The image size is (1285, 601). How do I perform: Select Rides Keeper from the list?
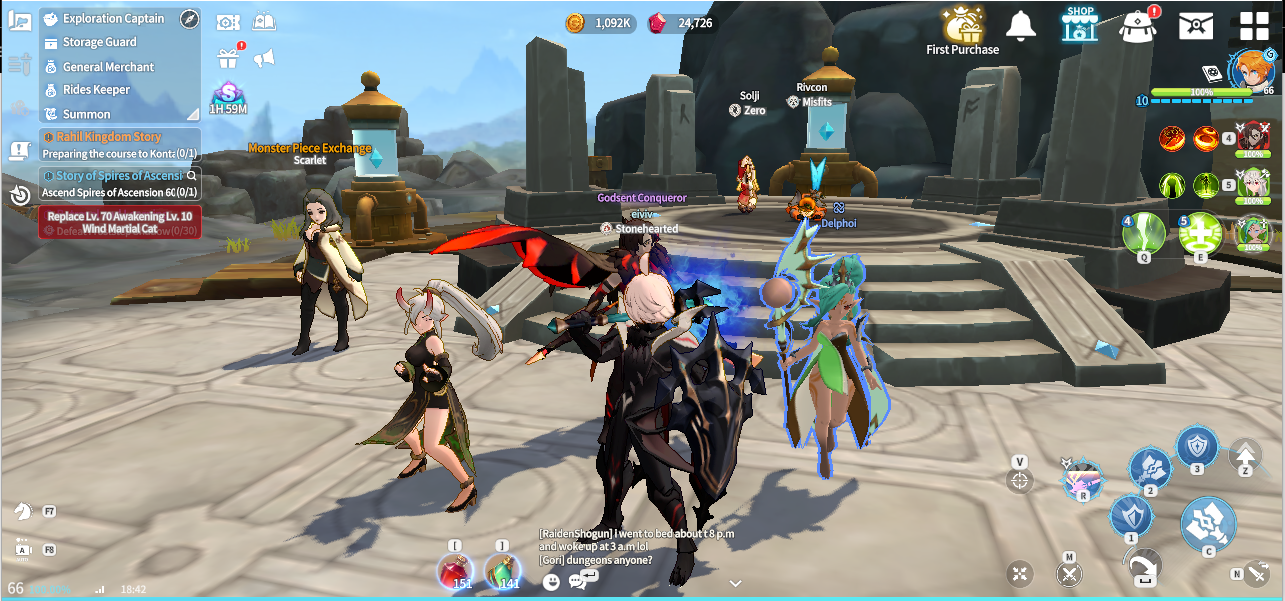(x=96, y=90)
